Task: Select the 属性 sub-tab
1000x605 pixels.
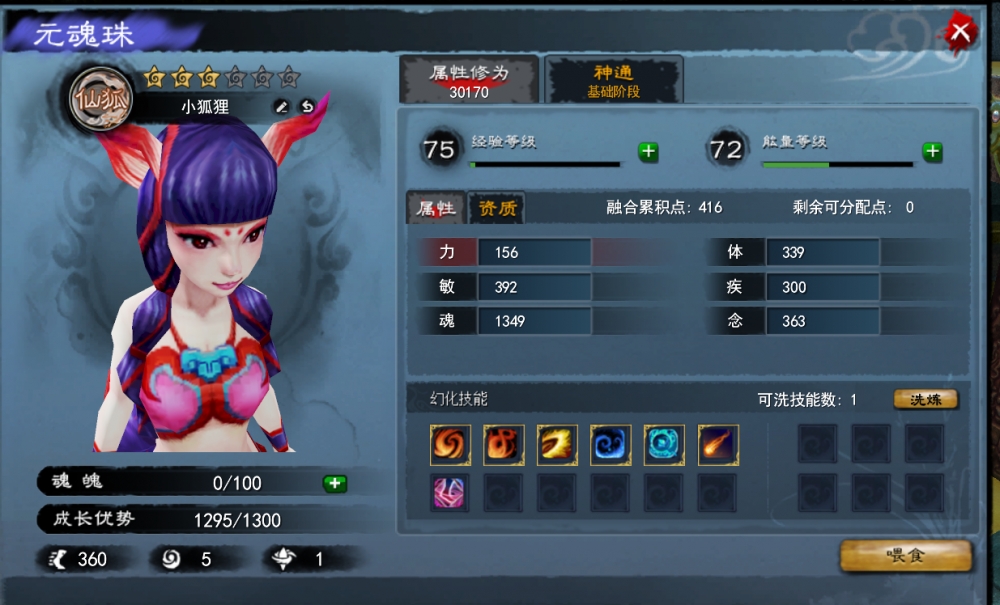Action: pos(436,208)
